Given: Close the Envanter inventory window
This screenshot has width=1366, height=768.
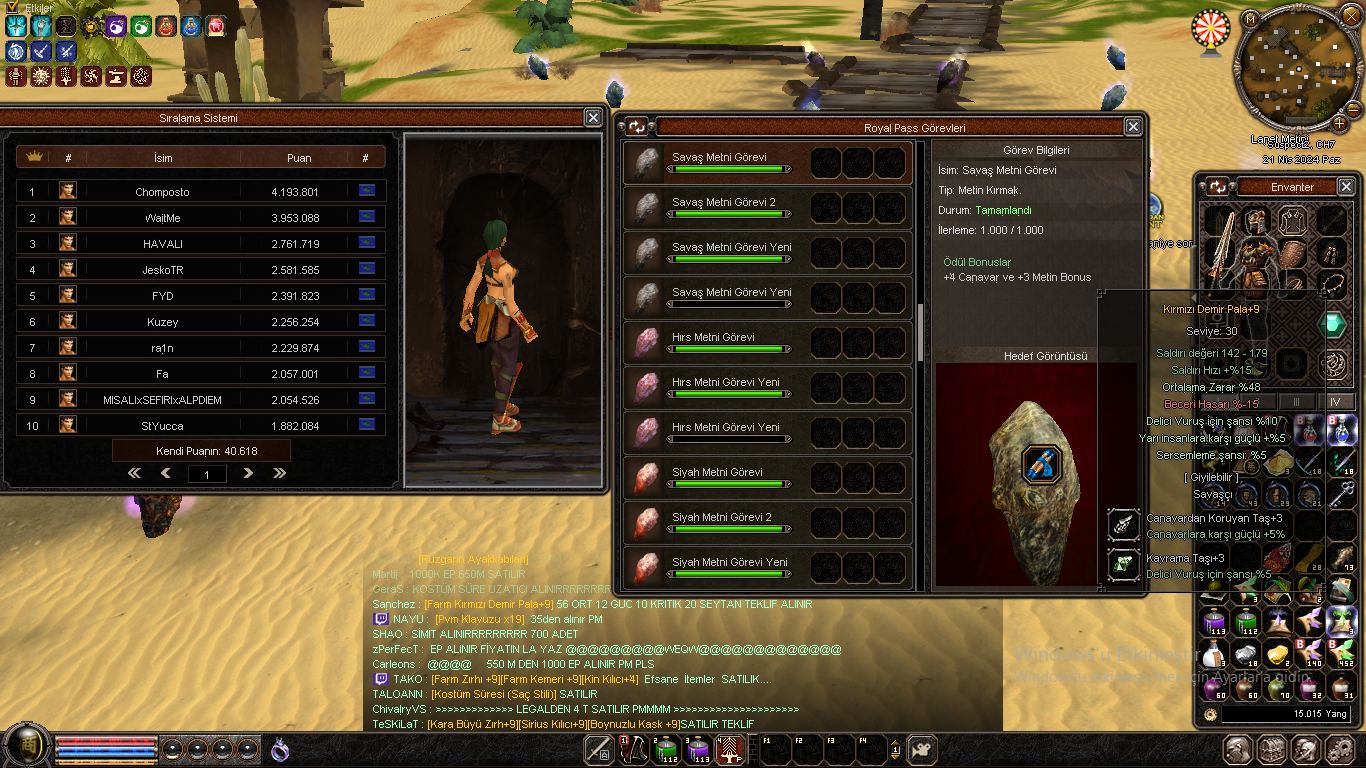Looking at the screenshot, I should [x=1346, y=186].
